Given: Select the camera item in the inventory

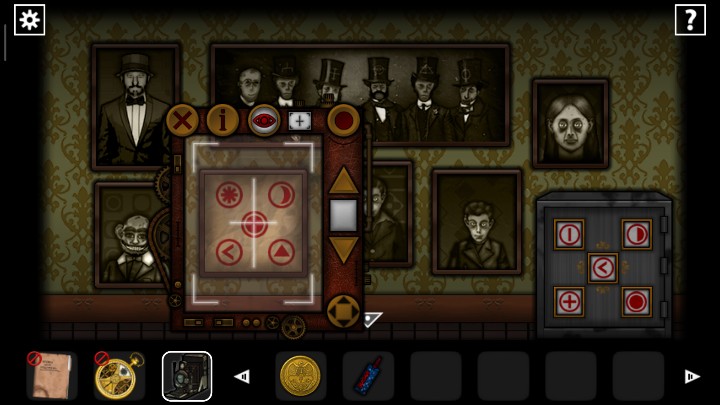Looking at the screenshot, I should coord(187,376).
